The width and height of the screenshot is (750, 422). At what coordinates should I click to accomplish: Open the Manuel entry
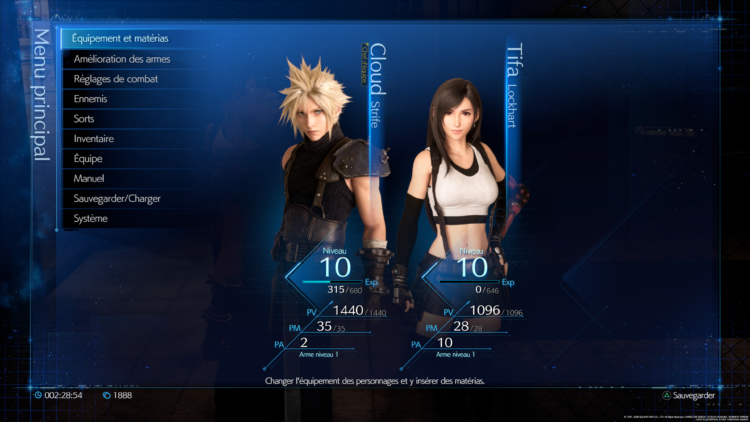pos(89,179)
